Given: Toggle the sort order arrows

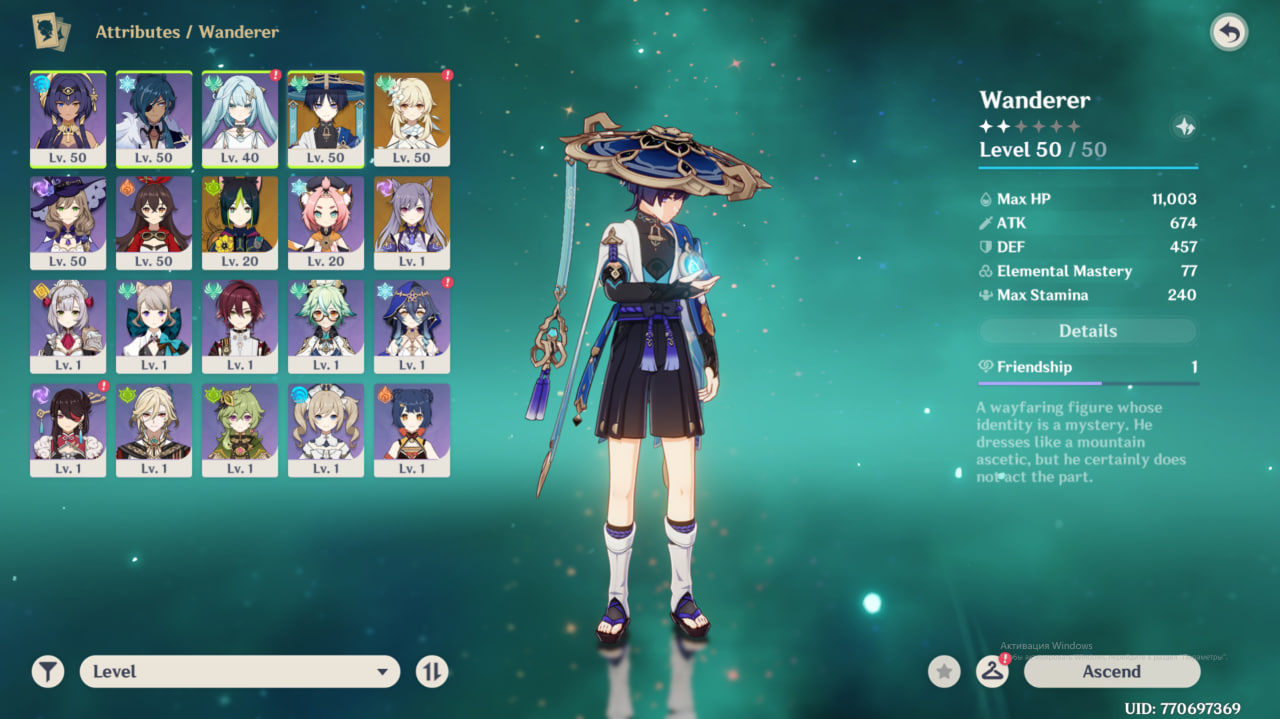Looking at the screenshot, I should point(432,672).
